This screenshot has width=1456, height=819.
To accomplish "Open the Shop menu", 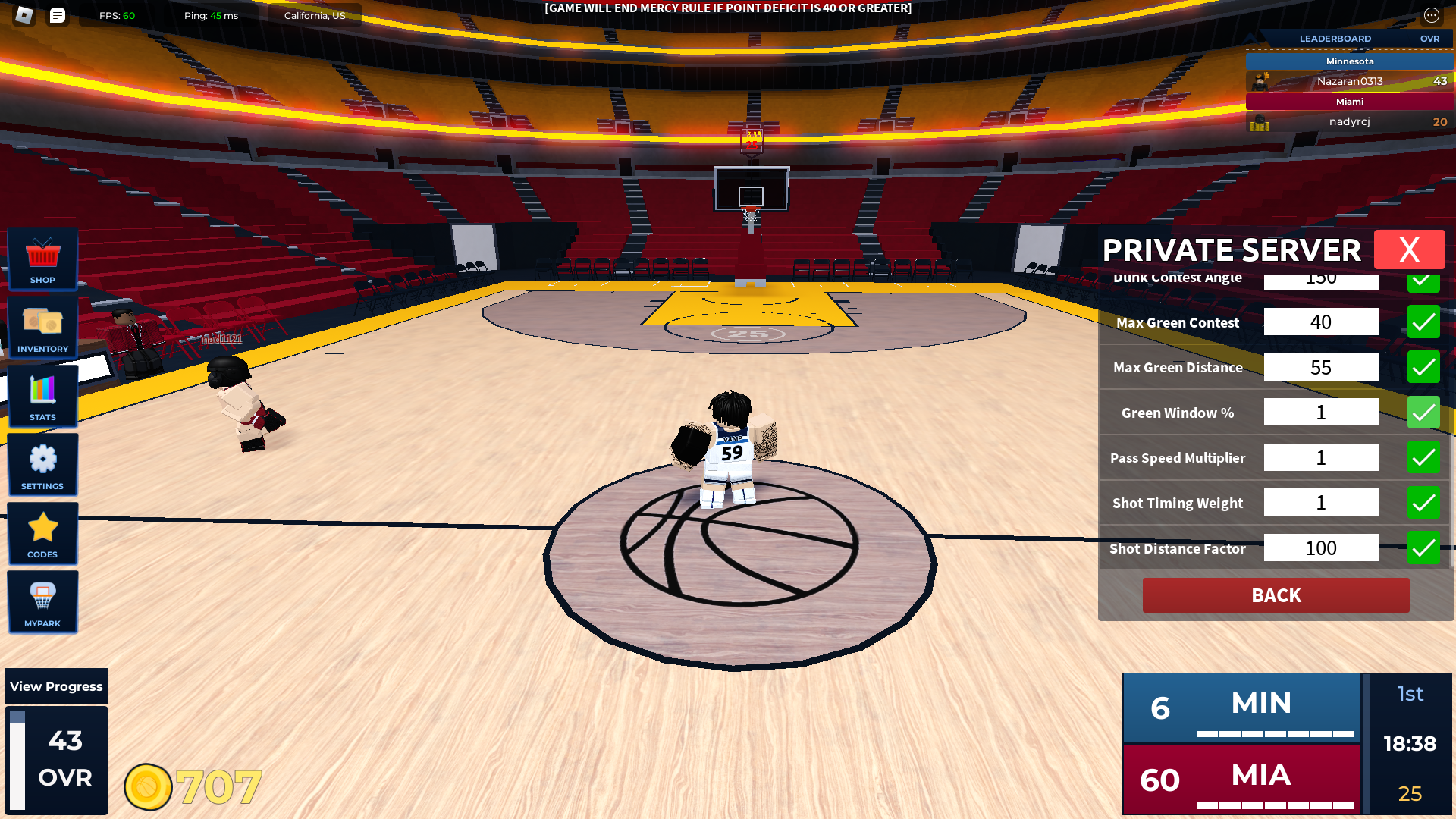I will tap(42, 259).
